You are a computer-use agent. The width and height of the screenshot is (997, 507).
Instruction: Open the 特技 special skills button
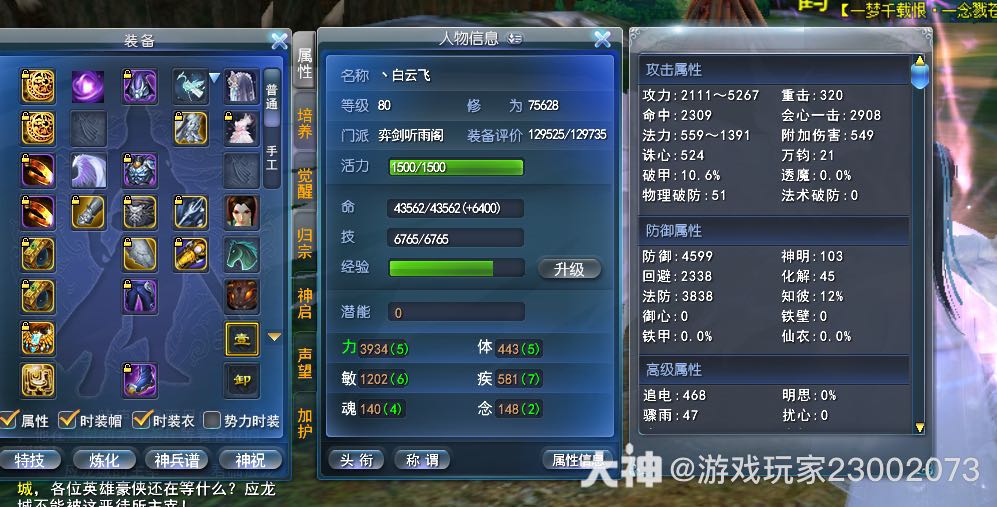click(x=30, y=460)
